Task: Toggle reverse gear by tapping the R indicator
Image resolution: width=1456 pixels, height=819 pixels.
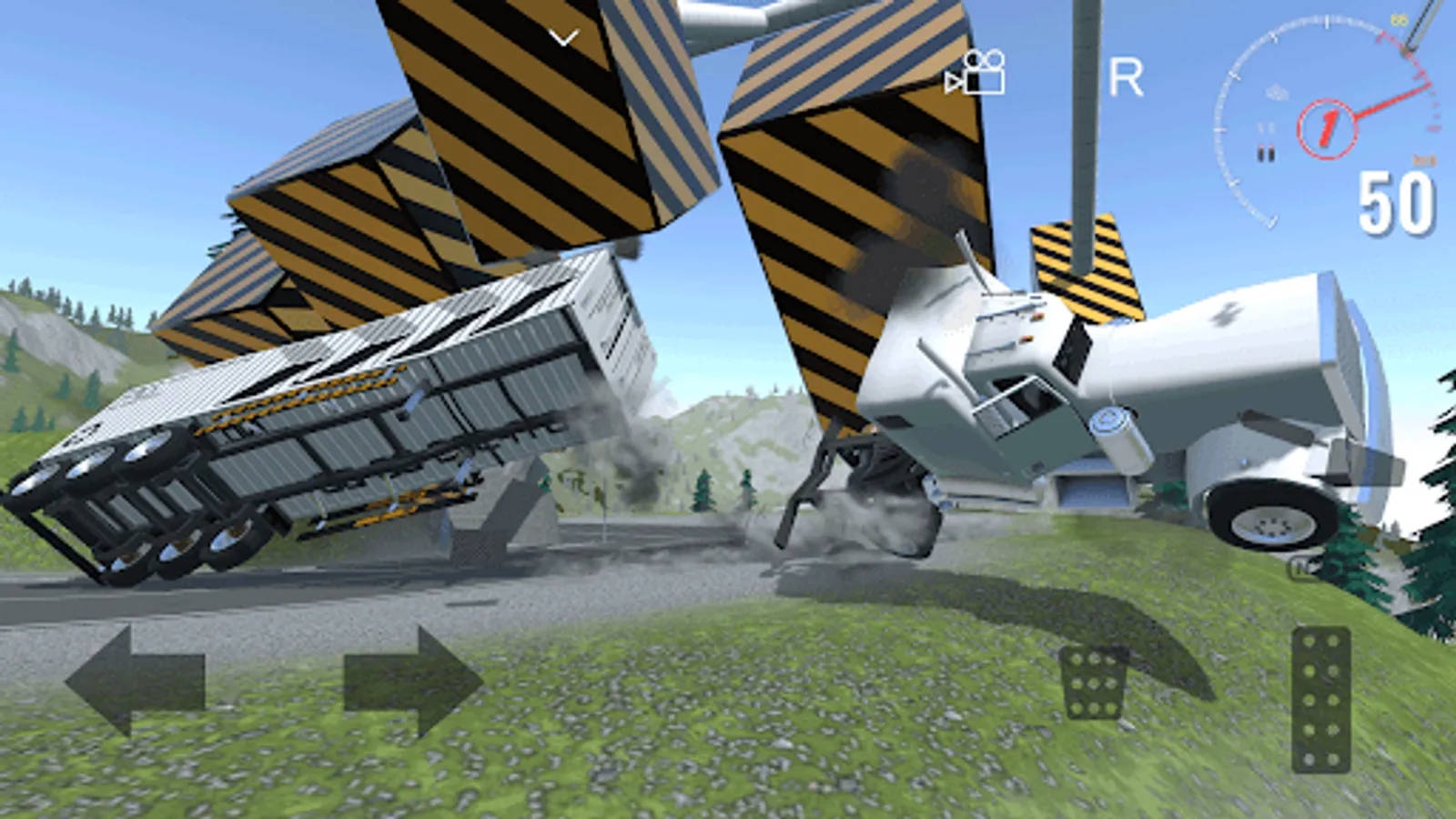Action: (x=1125, y=77)
